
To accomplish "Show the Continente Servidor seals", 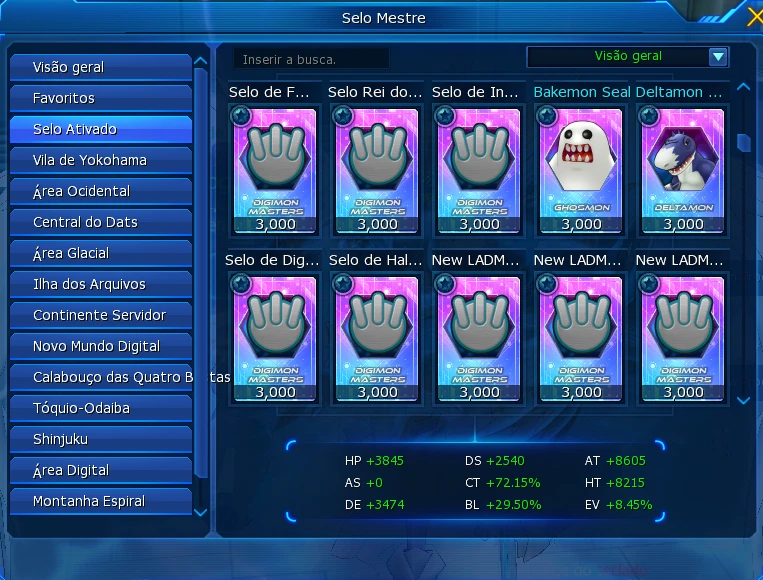I will (x=100, y=315).
